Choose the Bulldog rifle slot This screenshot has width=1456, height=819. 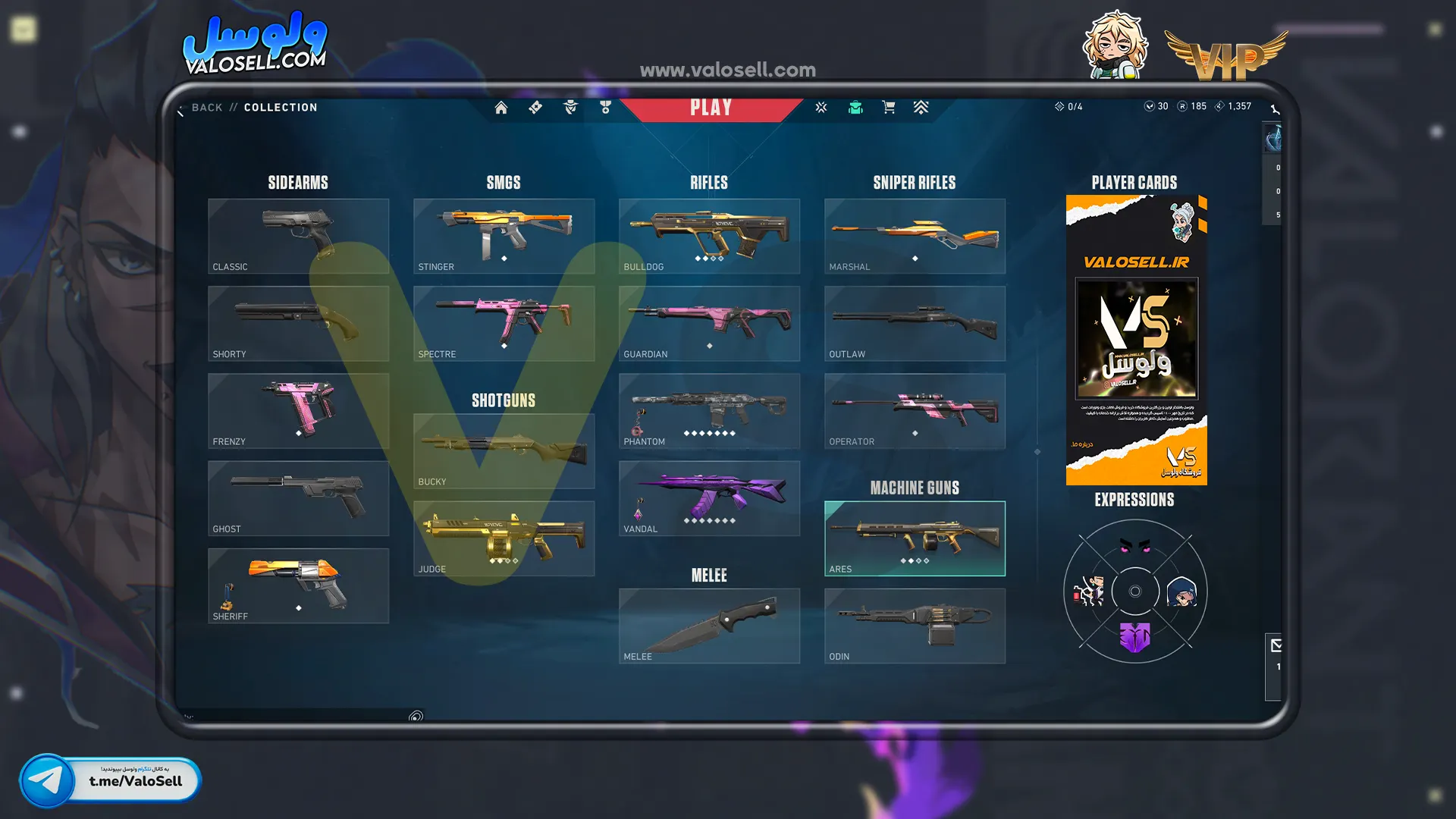coord(709,236)
